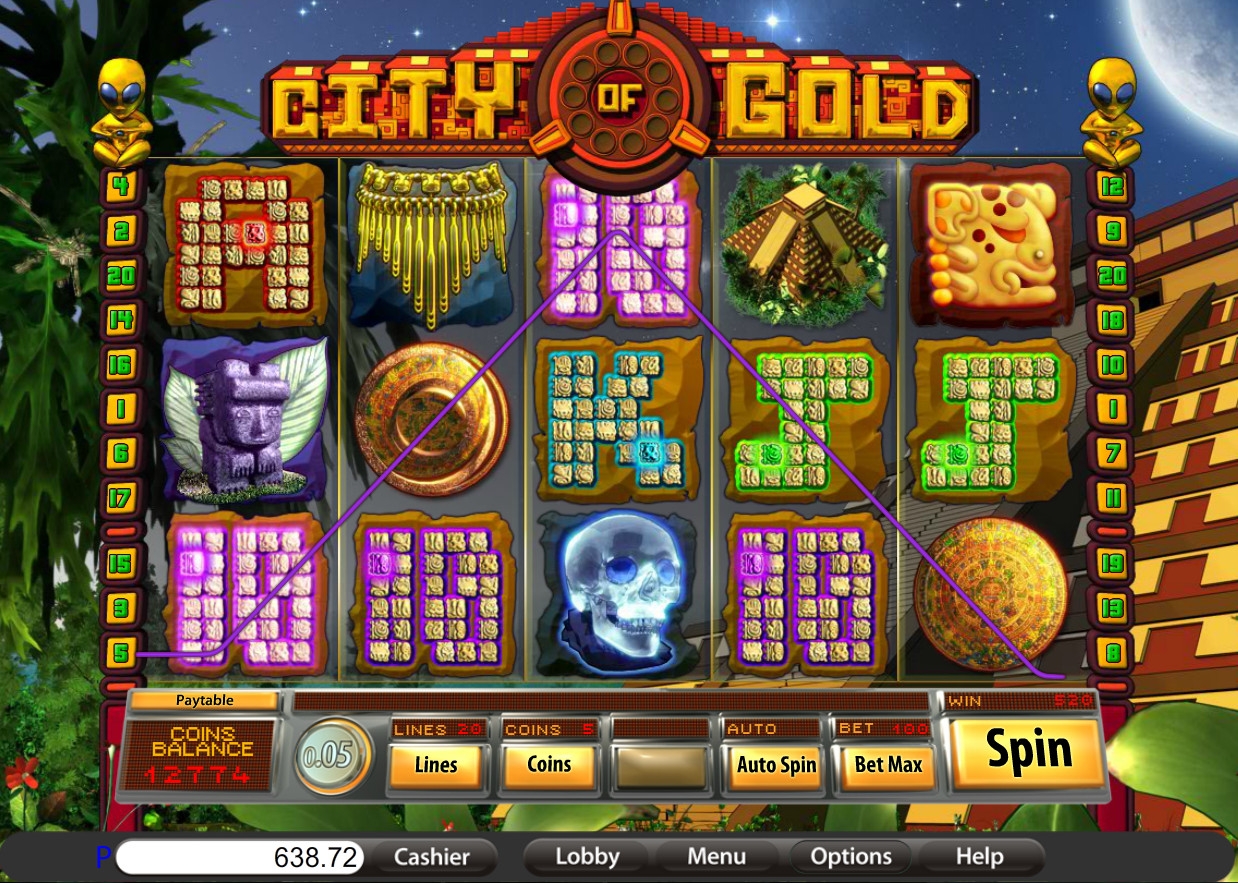Show the Options panel
1238x883 pixels.
(x=851, y=857)
